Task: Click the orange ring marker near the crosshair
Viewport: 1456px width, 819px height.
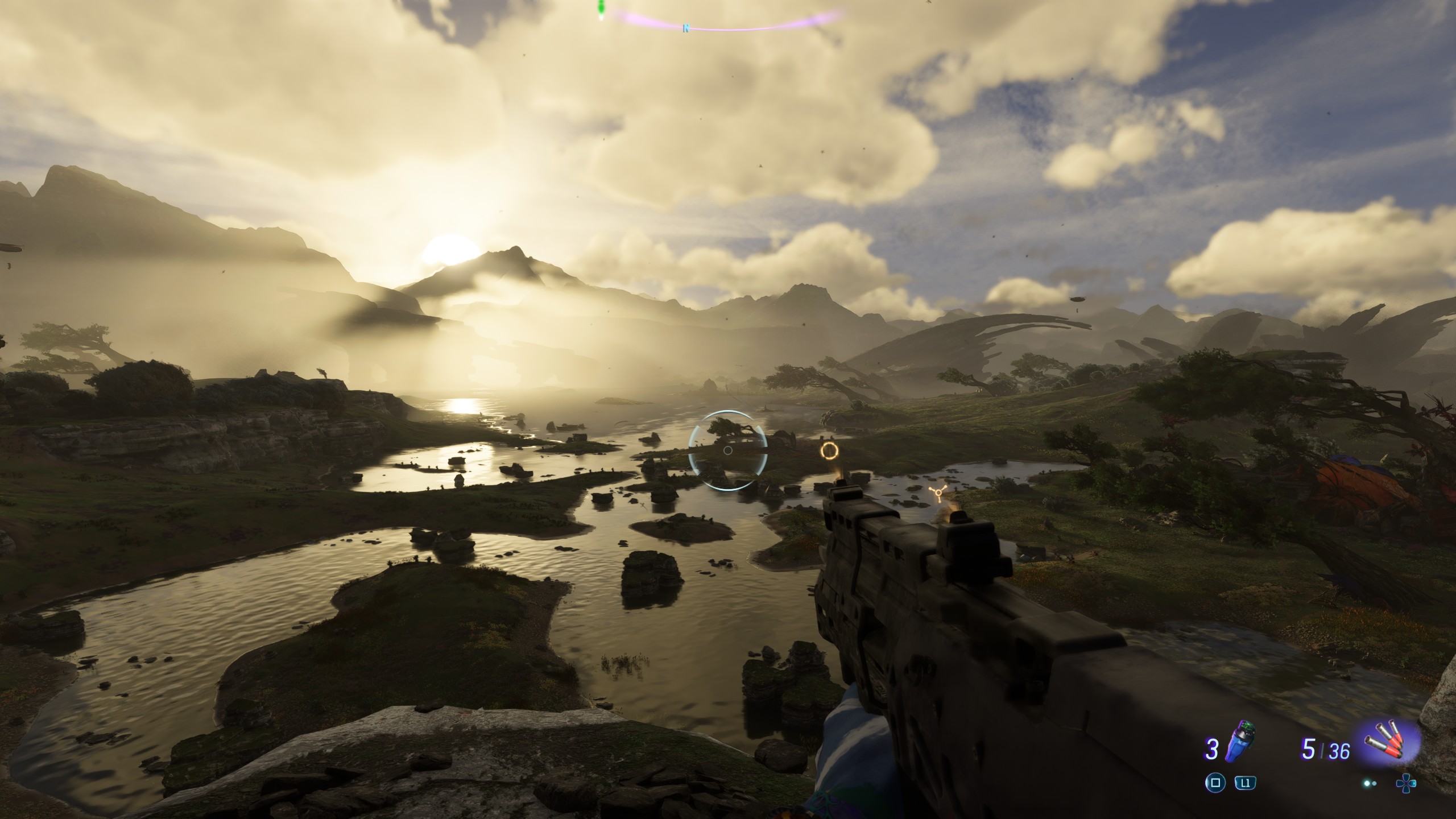Action: click(x=829, y=452)
